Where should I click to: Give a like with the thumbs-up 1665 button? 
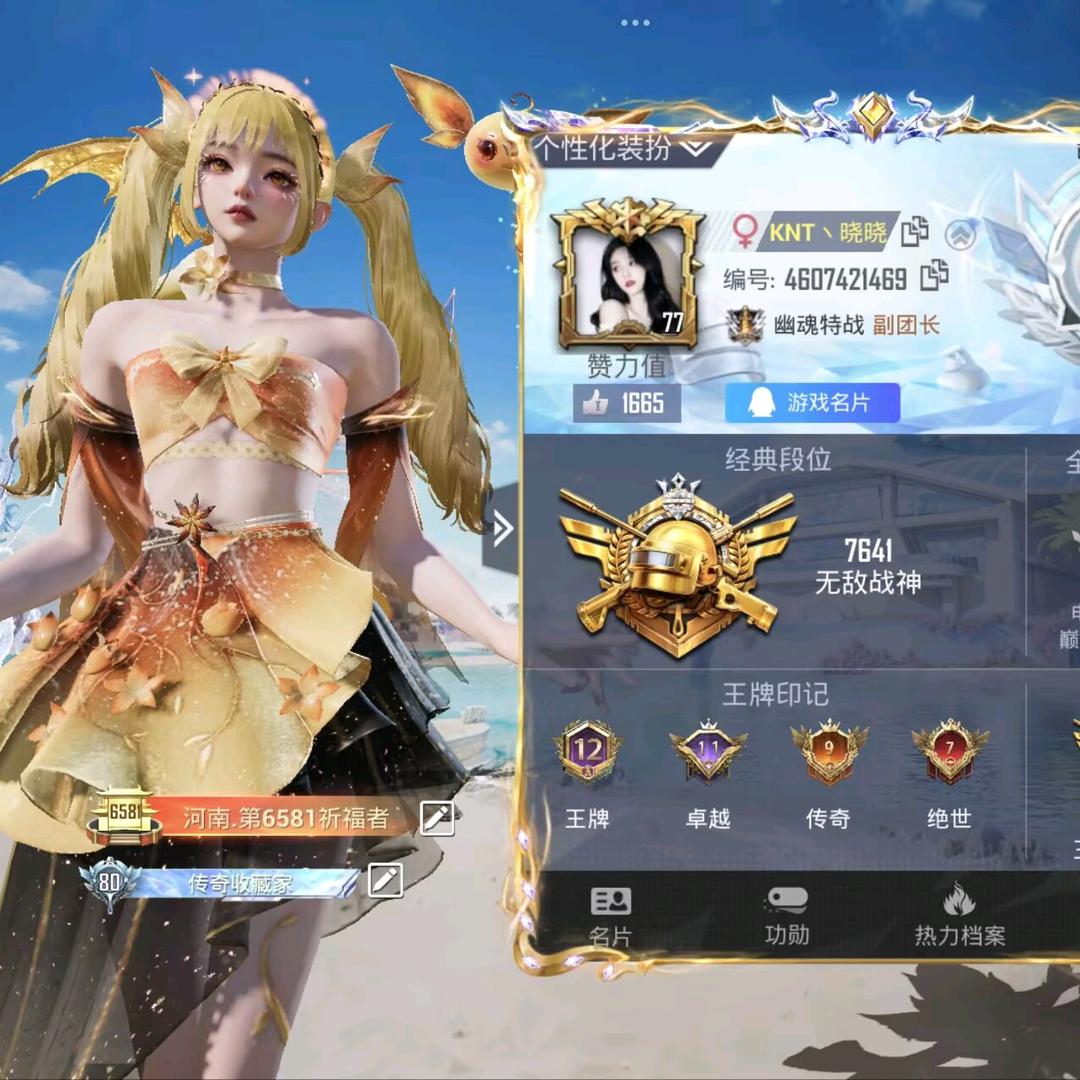pos(626,403)
